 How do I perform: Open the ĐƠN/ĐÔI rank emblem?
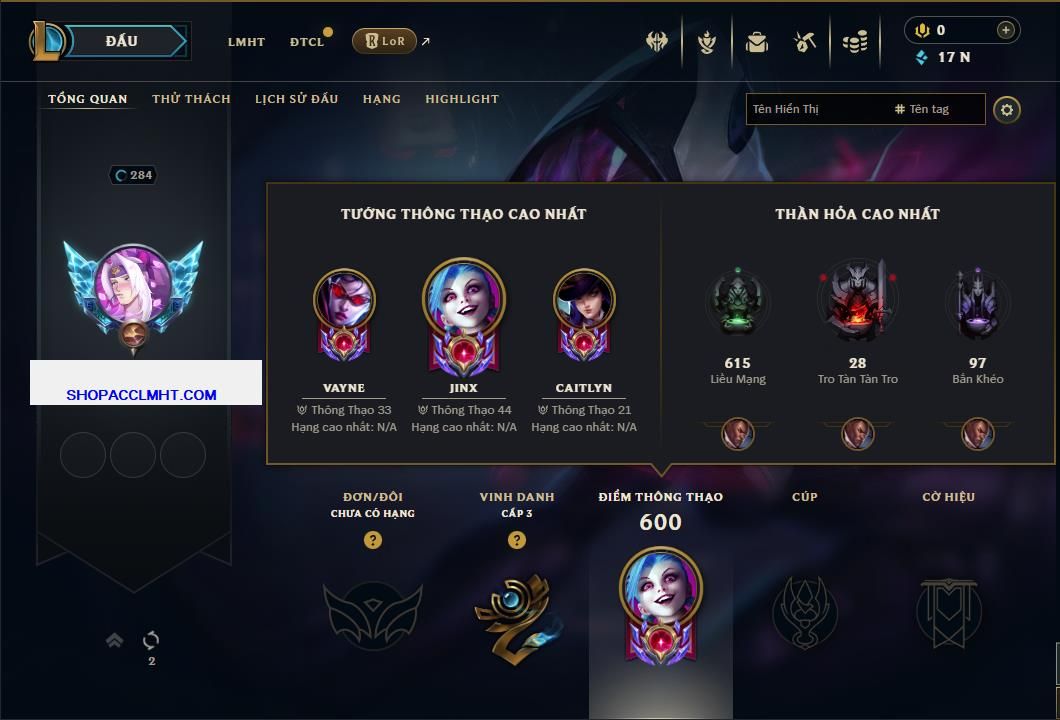[372, 612]
